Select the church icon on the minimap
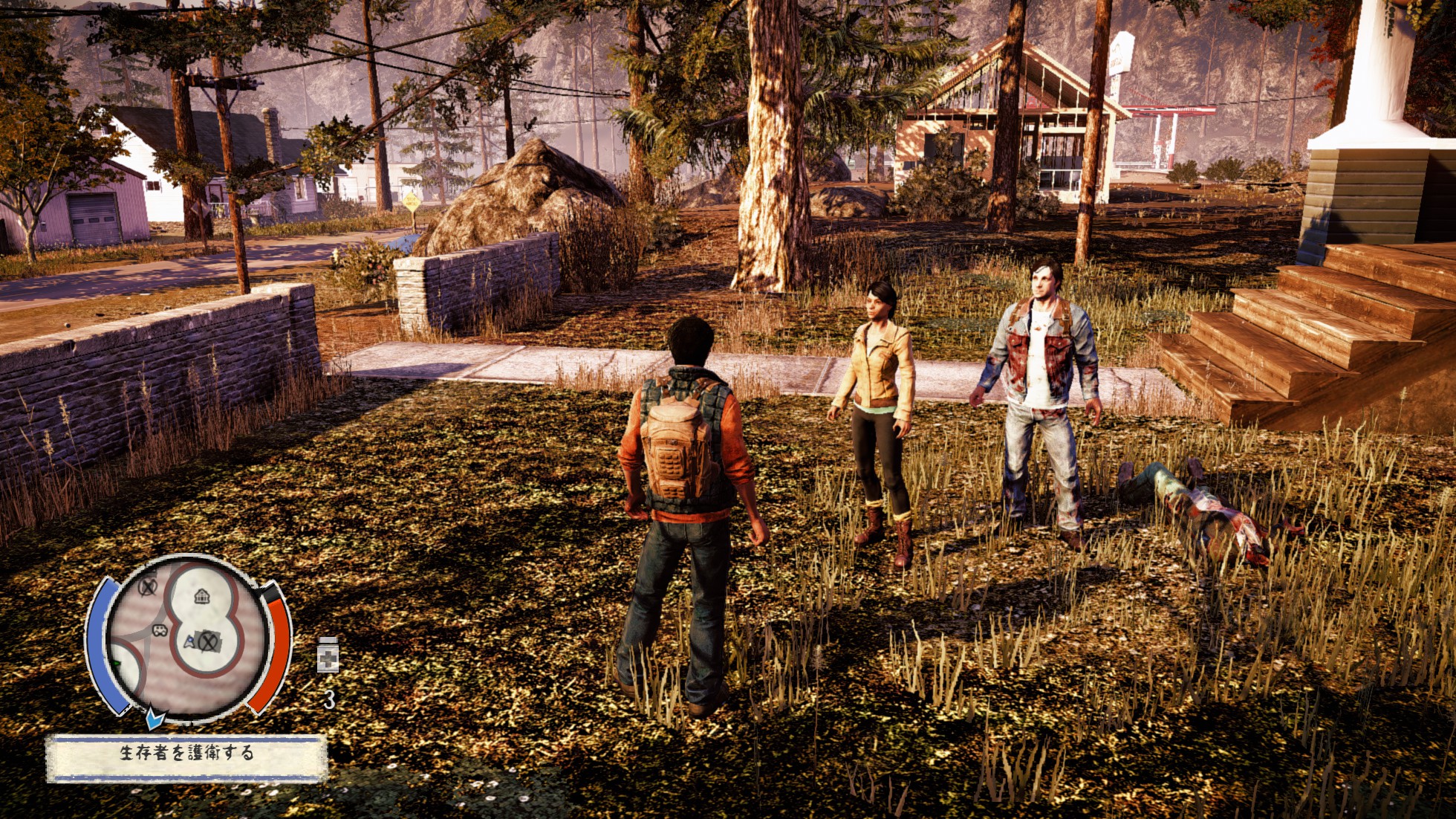This screenshot has width=1456, height=819. click(202, 598)
